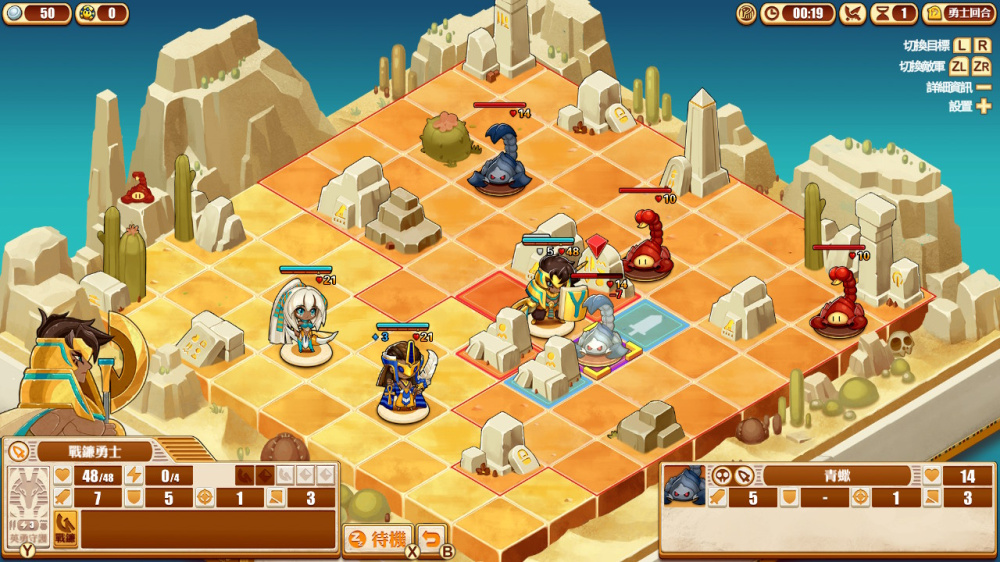Click the skull icon in enemy panel
1000x562 pixels.
click(722, 476)
